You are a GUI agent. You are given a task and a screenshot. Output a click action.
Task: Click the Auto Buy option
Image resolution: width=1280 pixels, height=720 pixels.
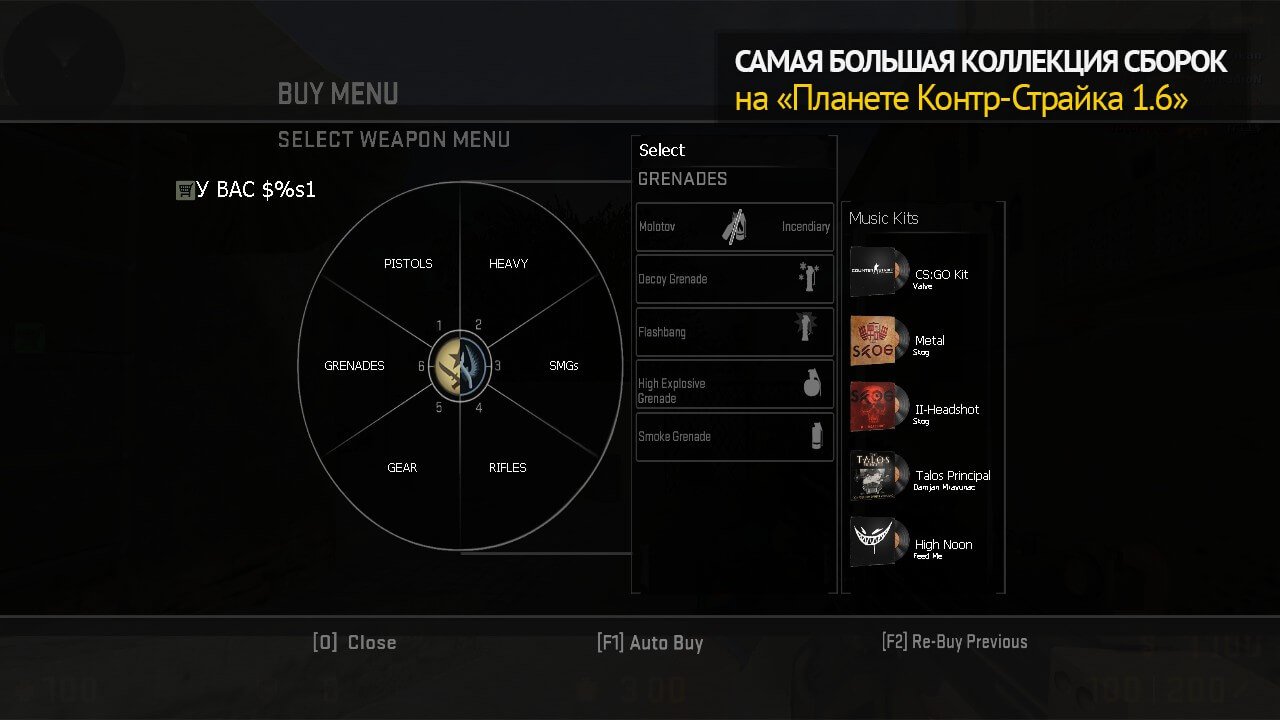click(x=650, y=643)
